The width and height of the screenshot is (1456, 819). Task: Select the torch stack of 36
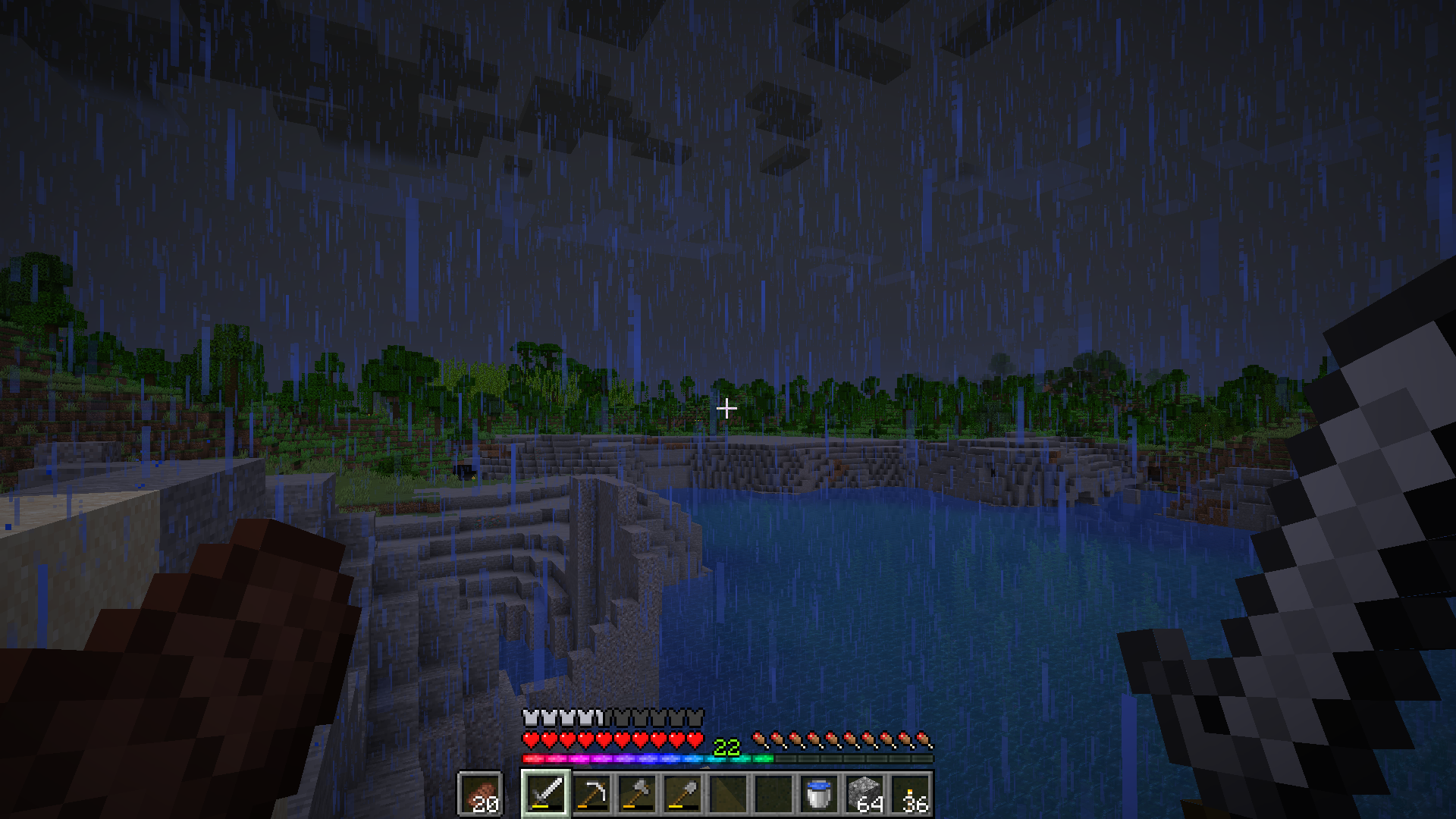[911, 793]
